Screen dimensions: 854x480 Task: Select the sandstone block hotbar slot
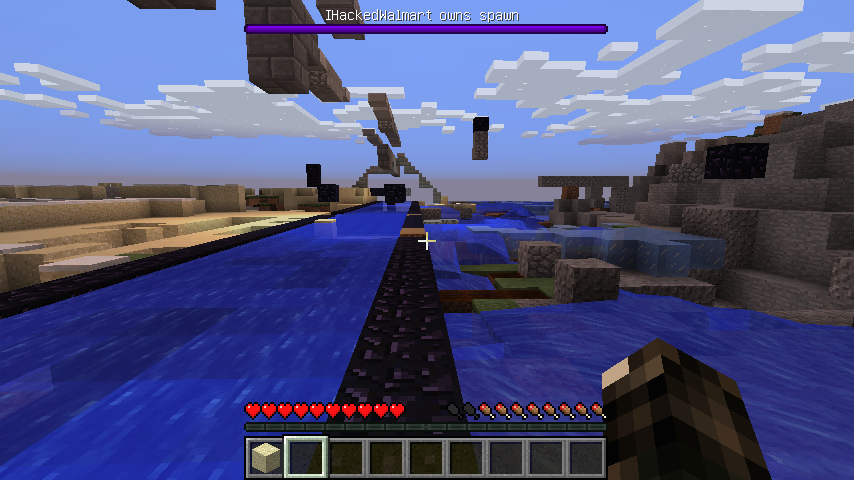coord(265,458)
